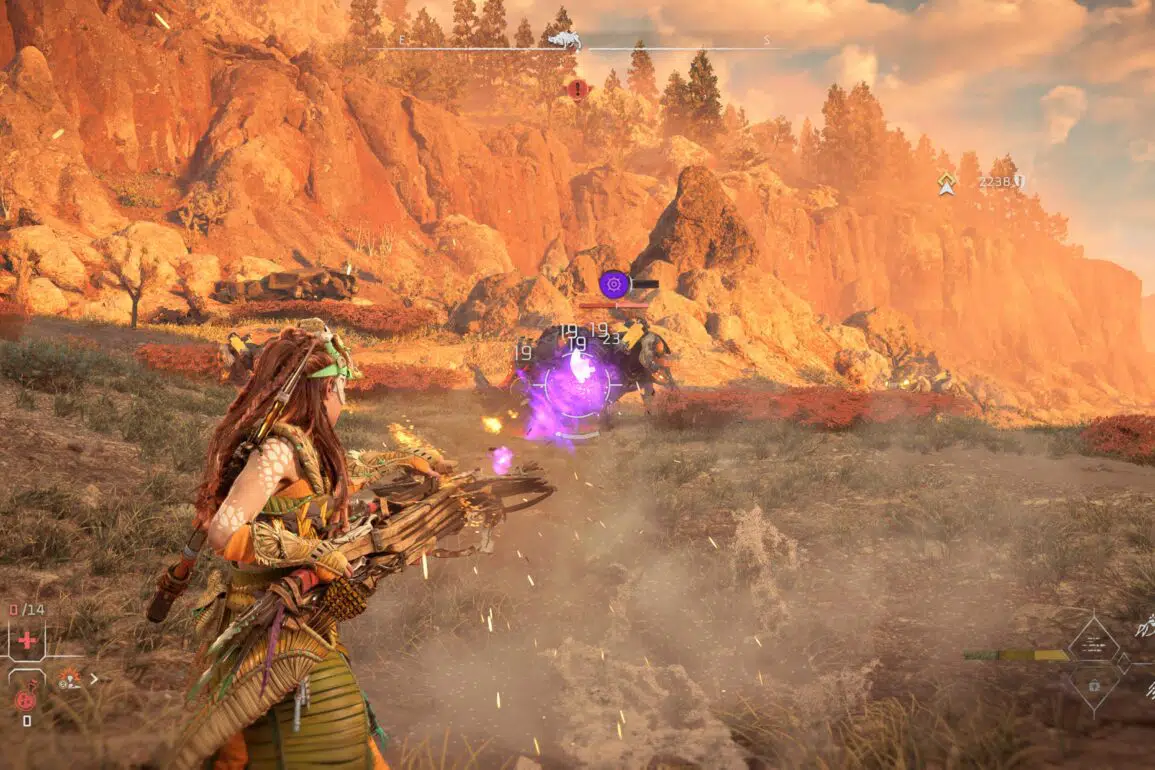Select the red exclamation alert marker

tap(577, 89)
